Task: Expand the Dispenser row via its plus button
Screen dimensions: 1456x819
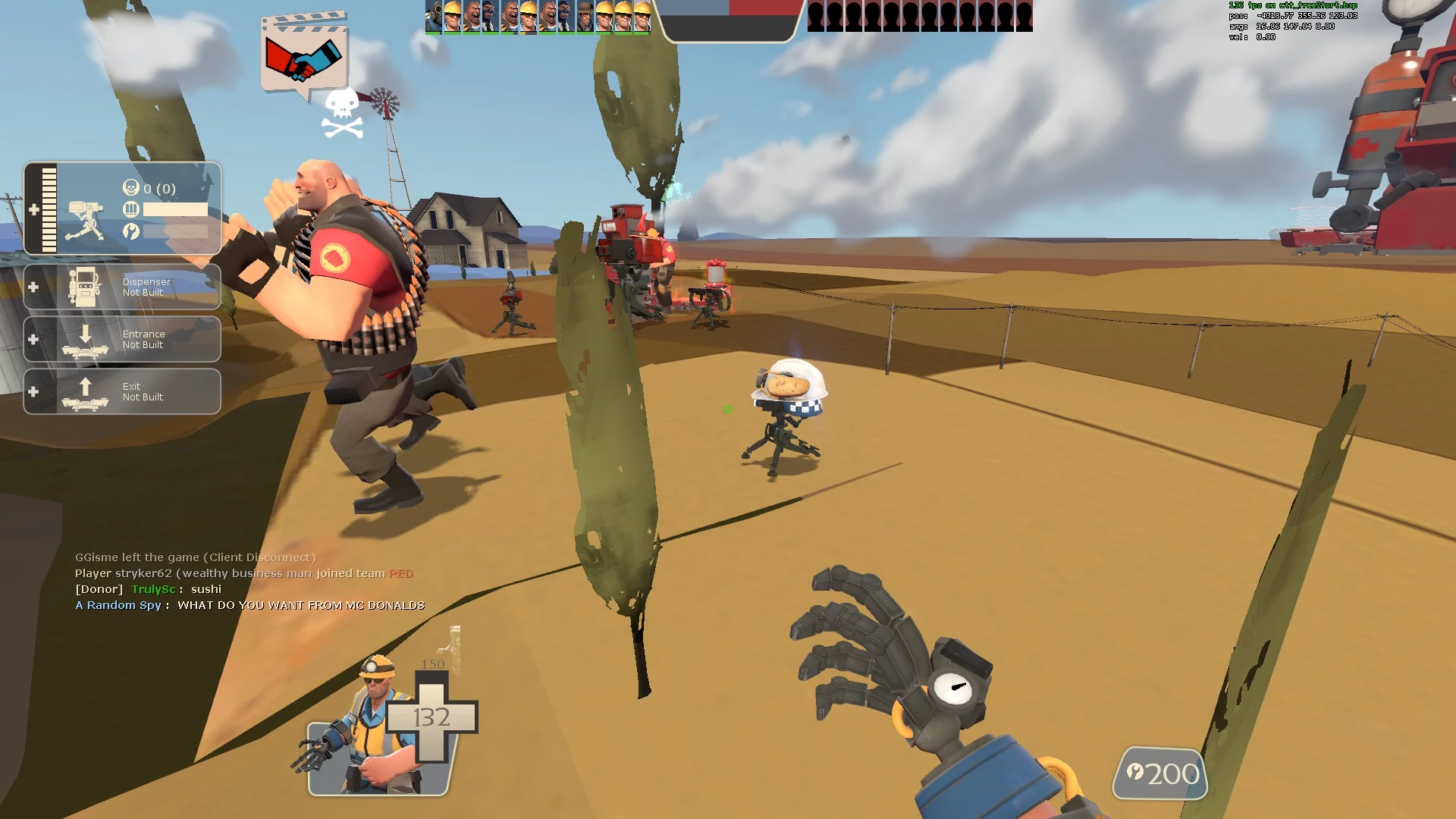Action: tap(33, 287)
